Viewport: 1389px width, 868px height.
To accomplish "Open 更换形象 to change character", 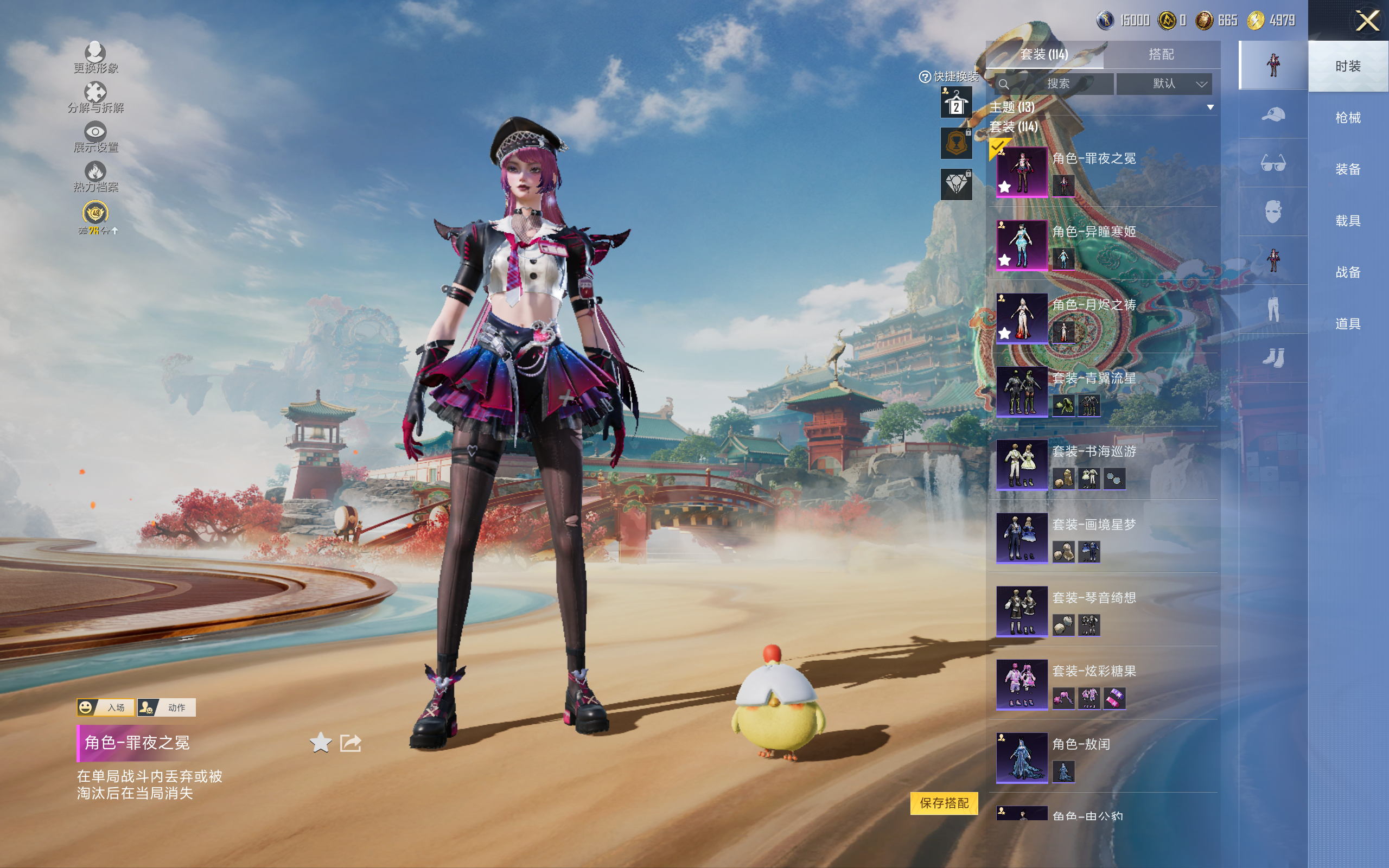I will pos(95,58).
